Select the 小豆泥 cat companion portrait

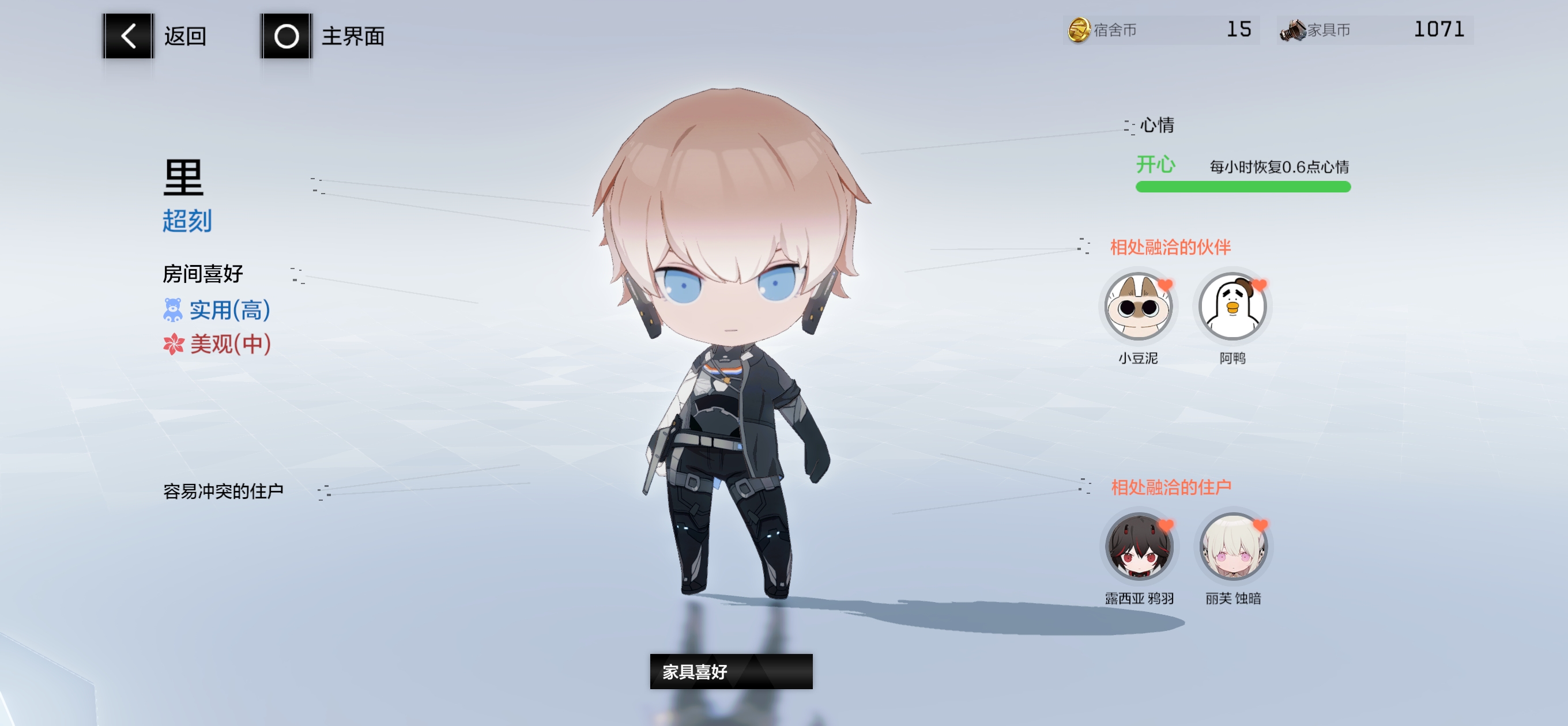tap(1137, 307)
